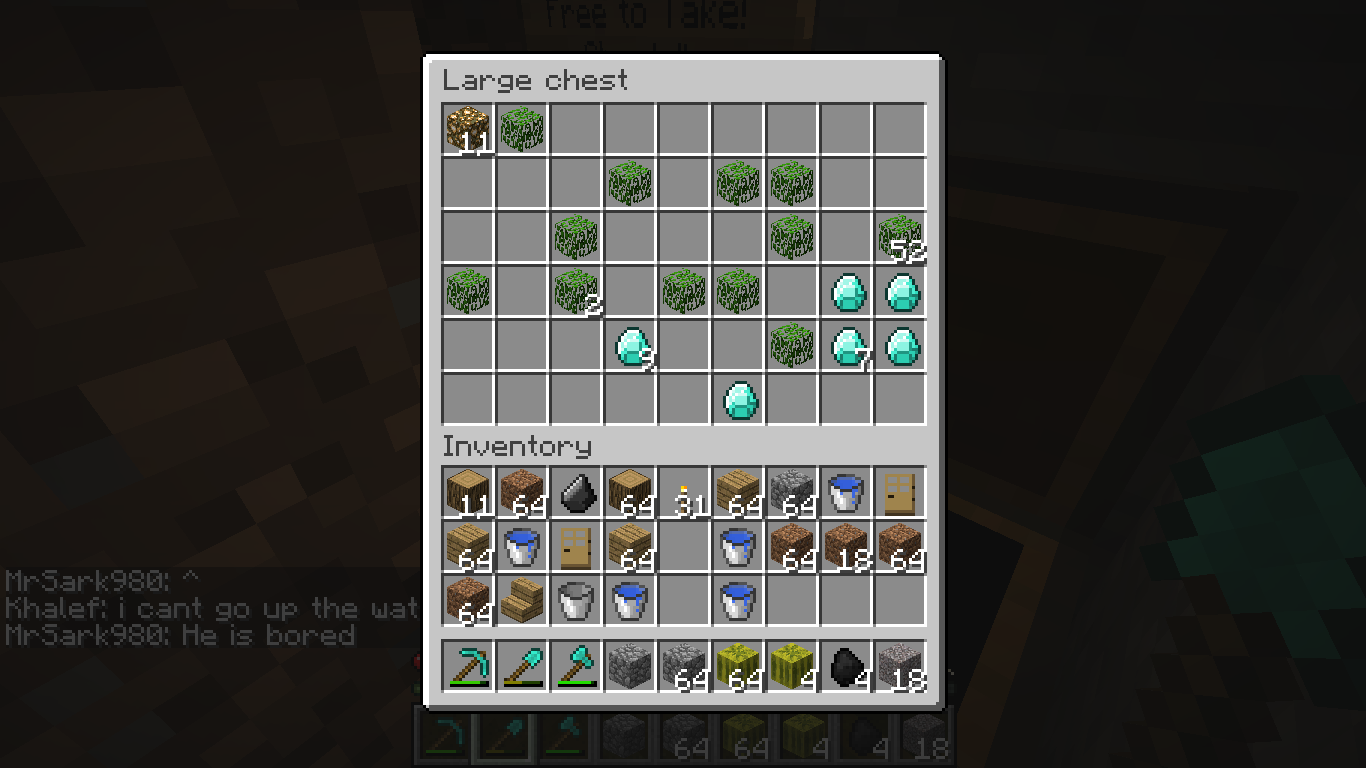Take the stack of 7 diamonds
The image size is (1366, 768).
coord(847,345)
